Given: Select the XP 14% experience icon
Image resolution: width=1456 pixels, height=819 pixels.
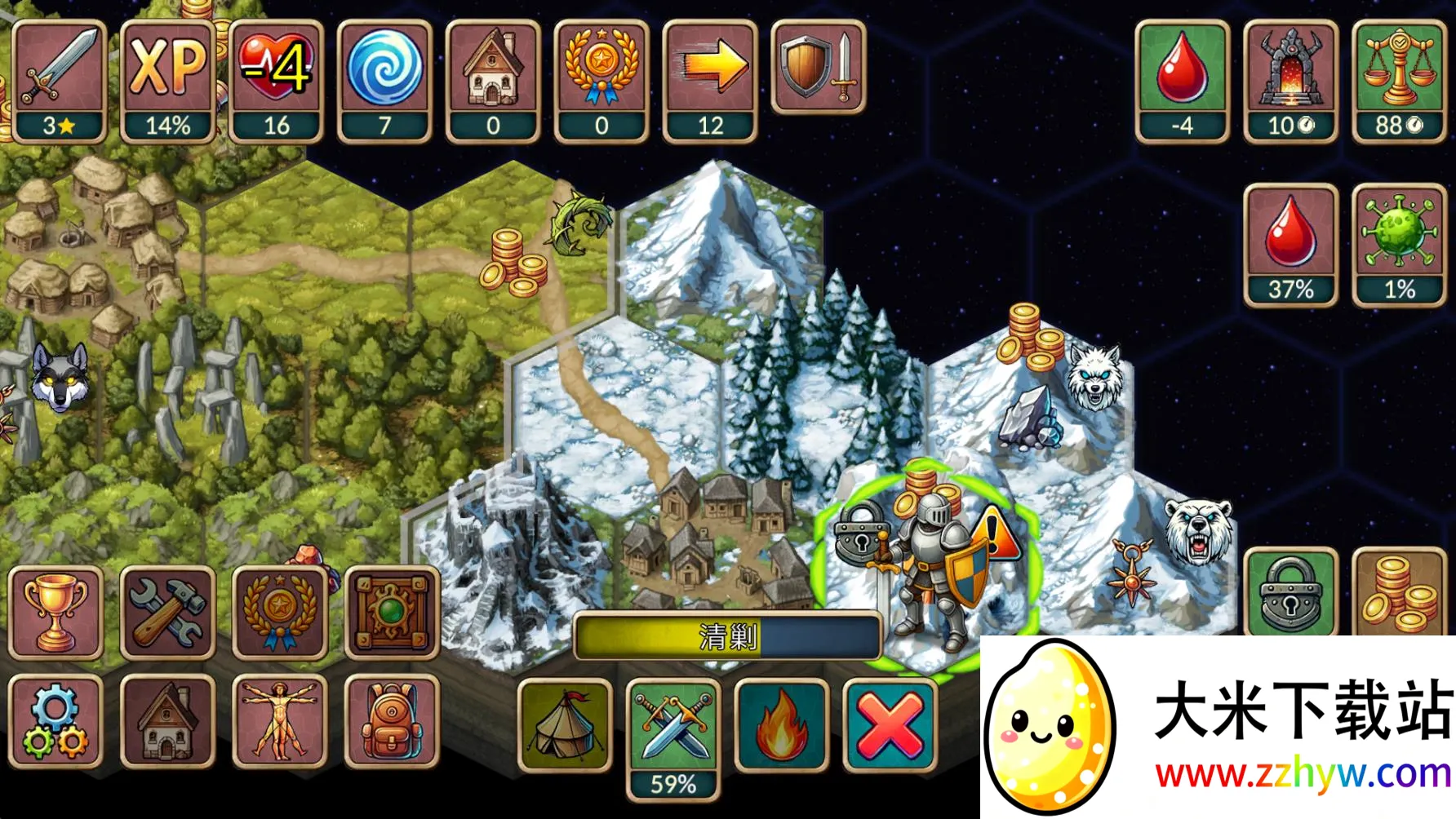Looking at the screenshot, I should tap(167, 82).
